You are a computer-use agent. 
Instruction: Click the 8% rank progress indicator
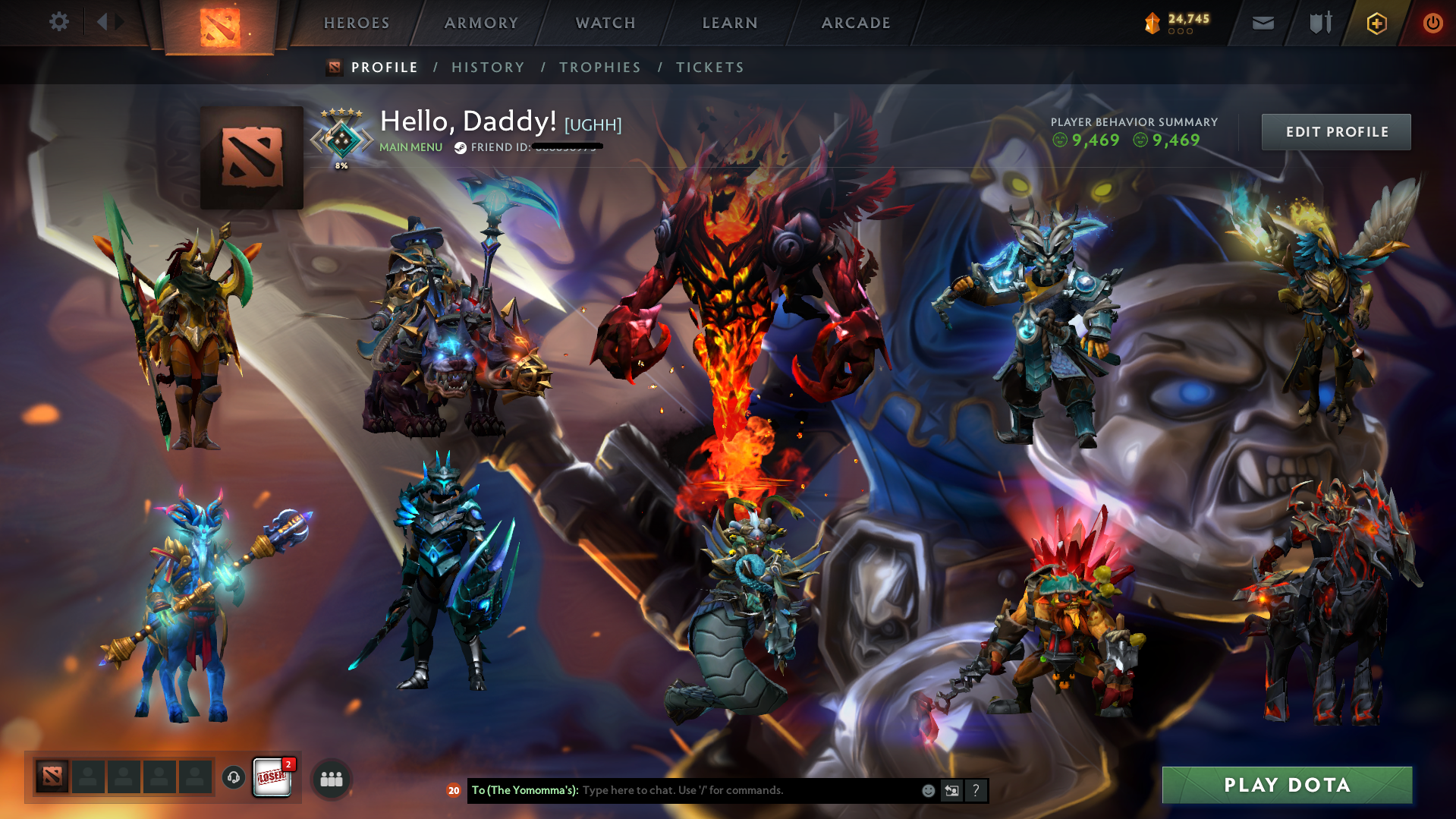(x=341, y=164)
